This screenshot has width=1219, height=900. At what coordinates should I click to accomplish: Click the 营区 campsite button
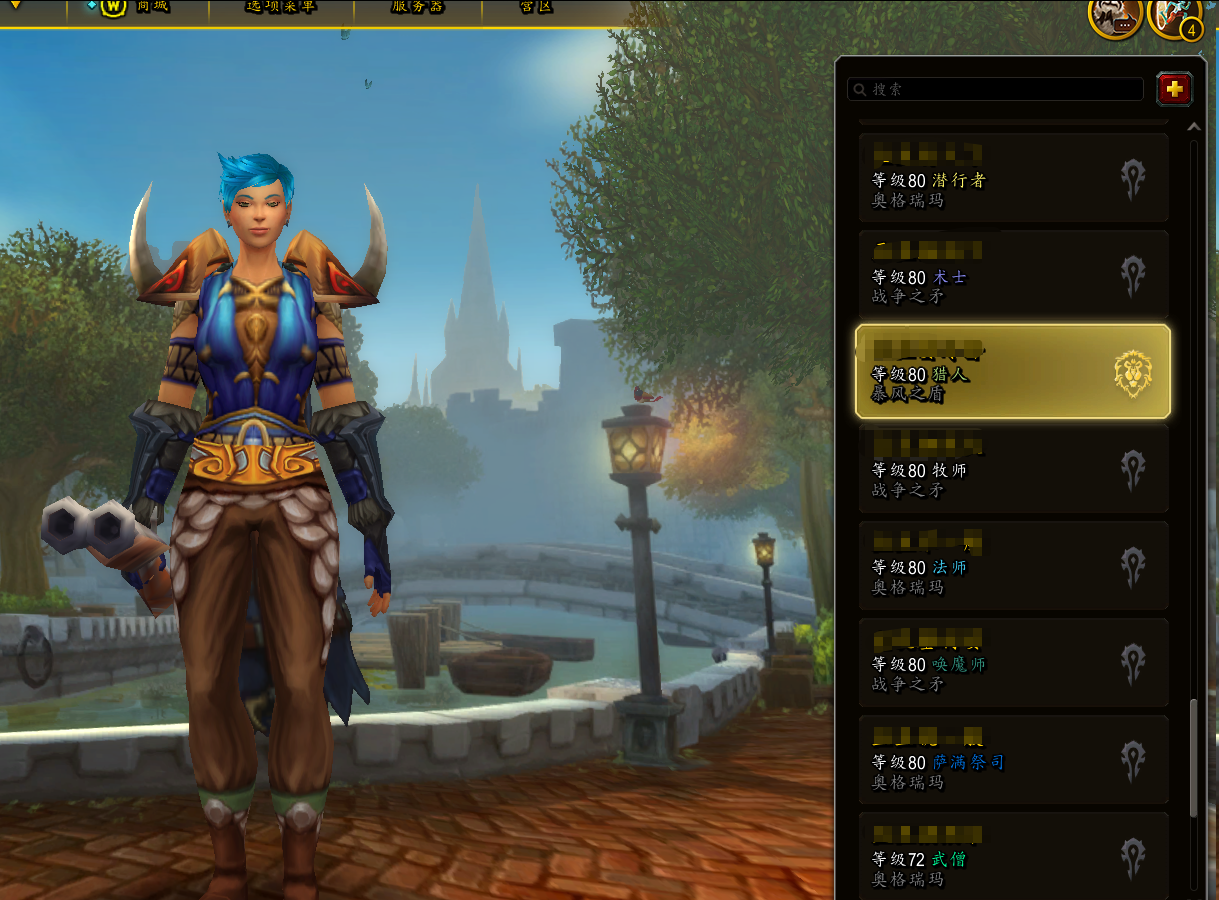(x=536, y=6)
